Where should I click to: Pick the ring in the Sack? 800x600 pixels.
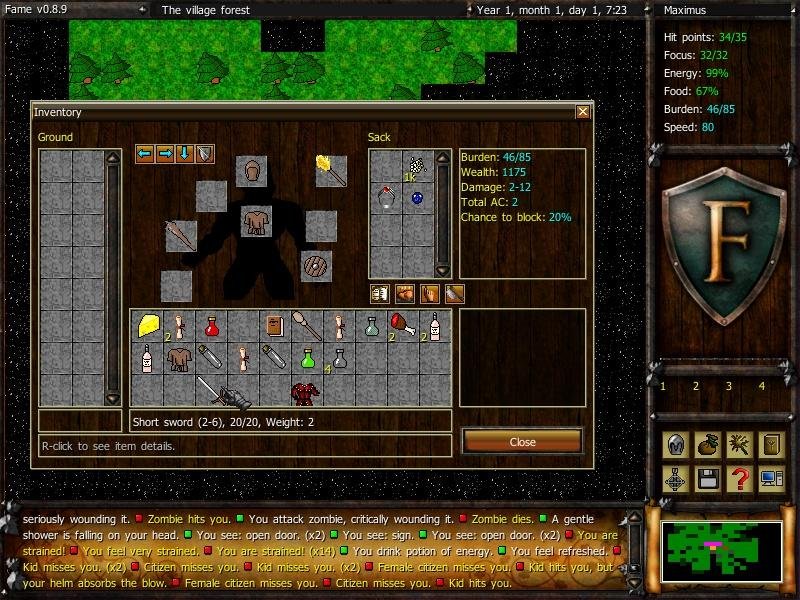point(384,198)
